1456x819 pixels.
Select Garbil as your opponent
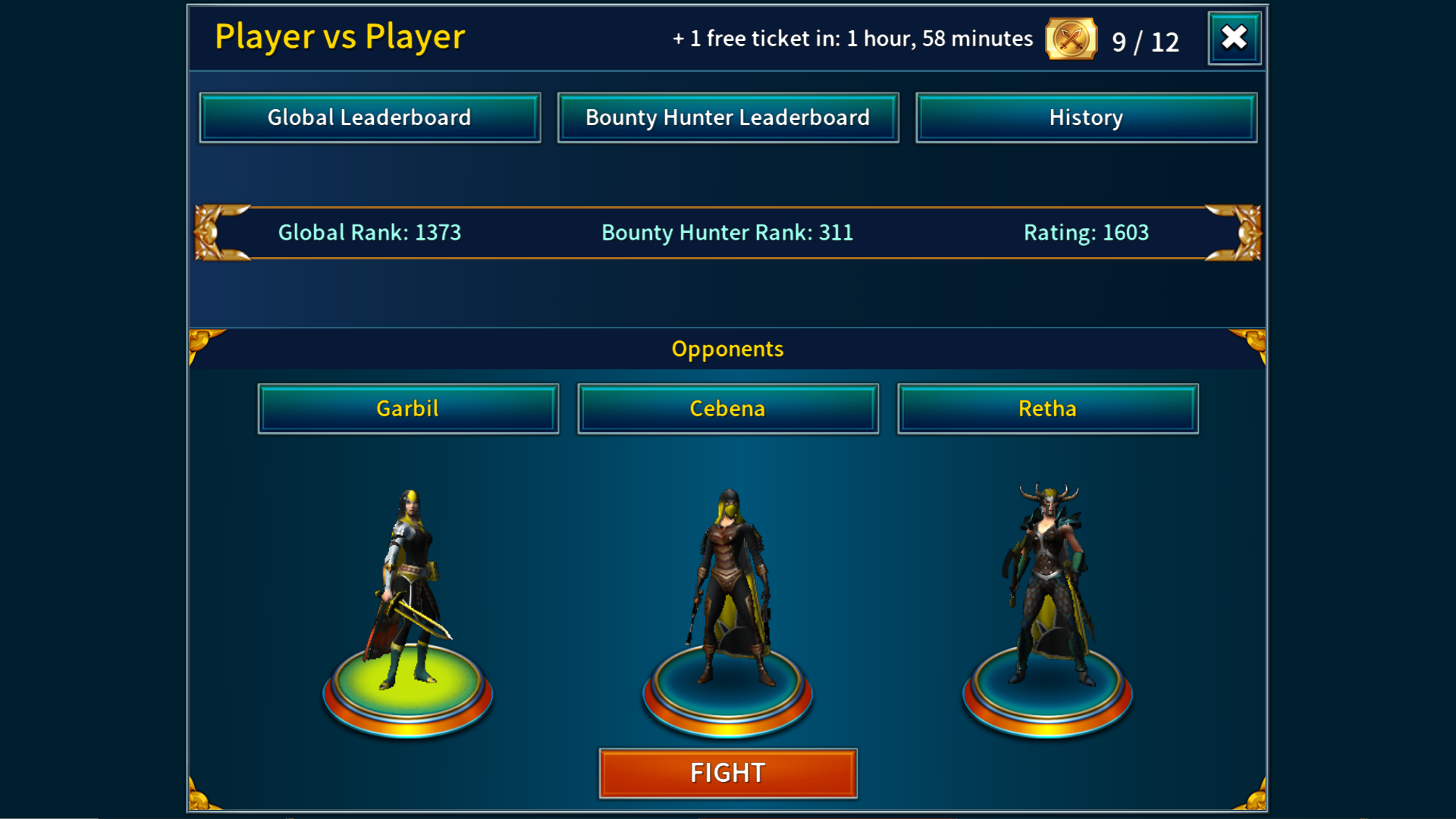pos(409,408)
